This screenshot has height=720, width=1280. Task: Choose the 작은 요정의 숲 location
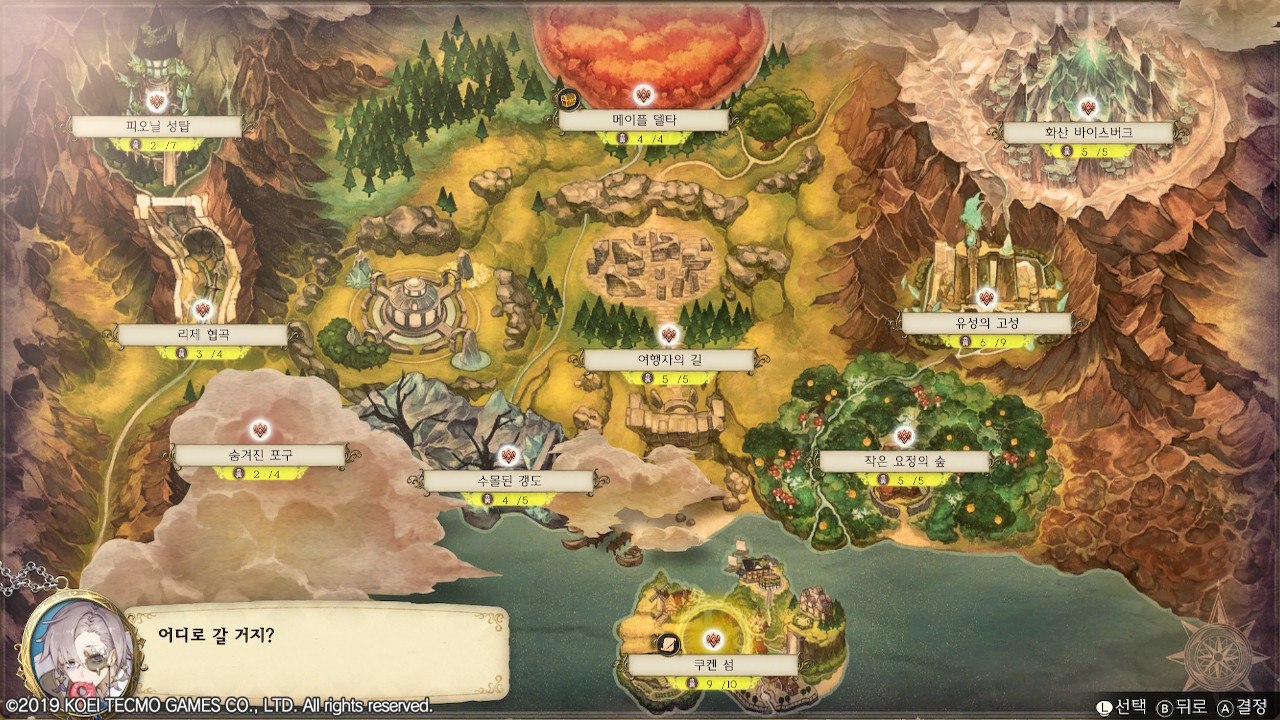point(904,461)
